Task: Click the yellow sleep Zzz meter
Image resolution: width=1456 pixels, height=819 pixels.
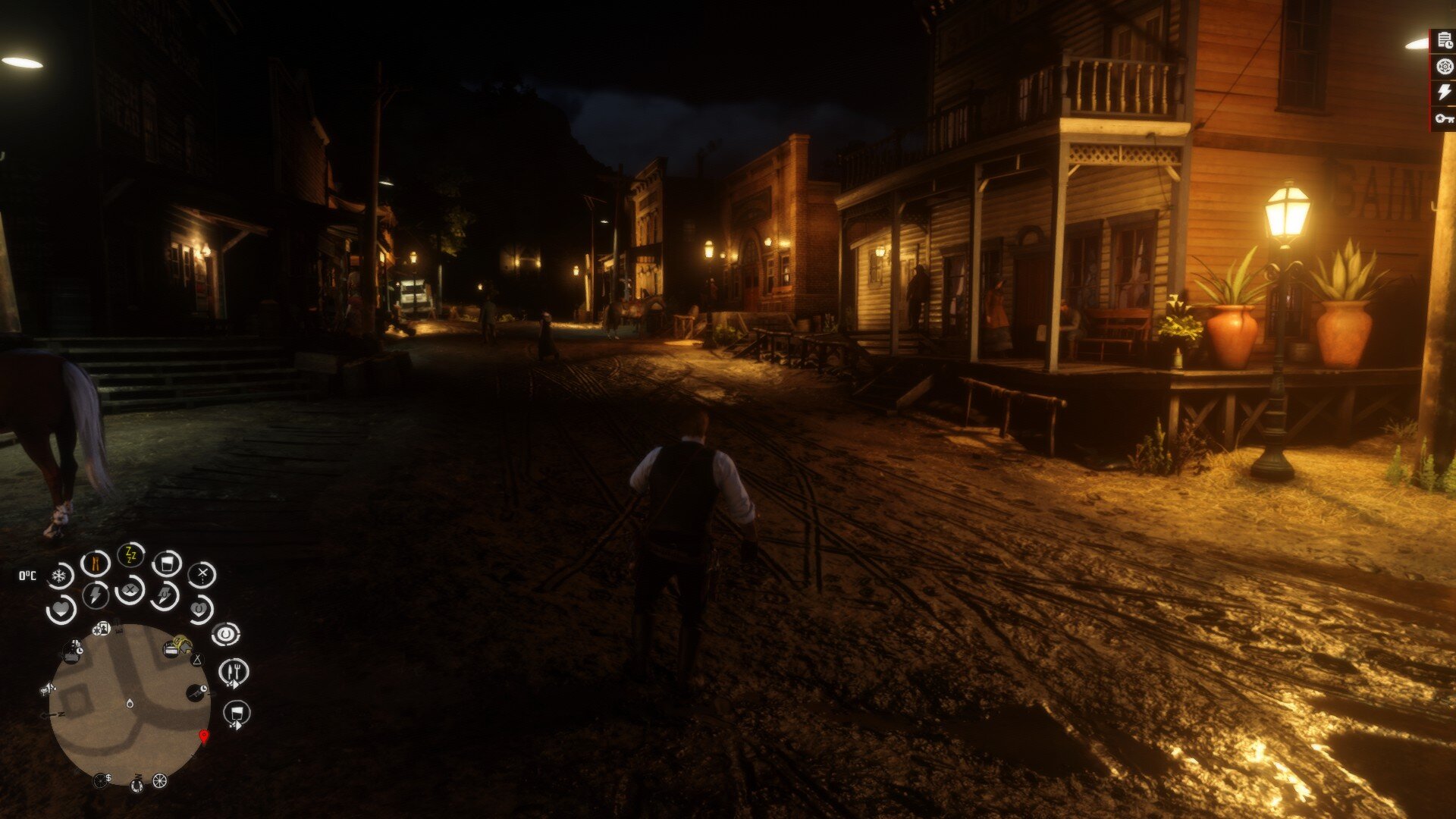Action: (x=131, y=555)
